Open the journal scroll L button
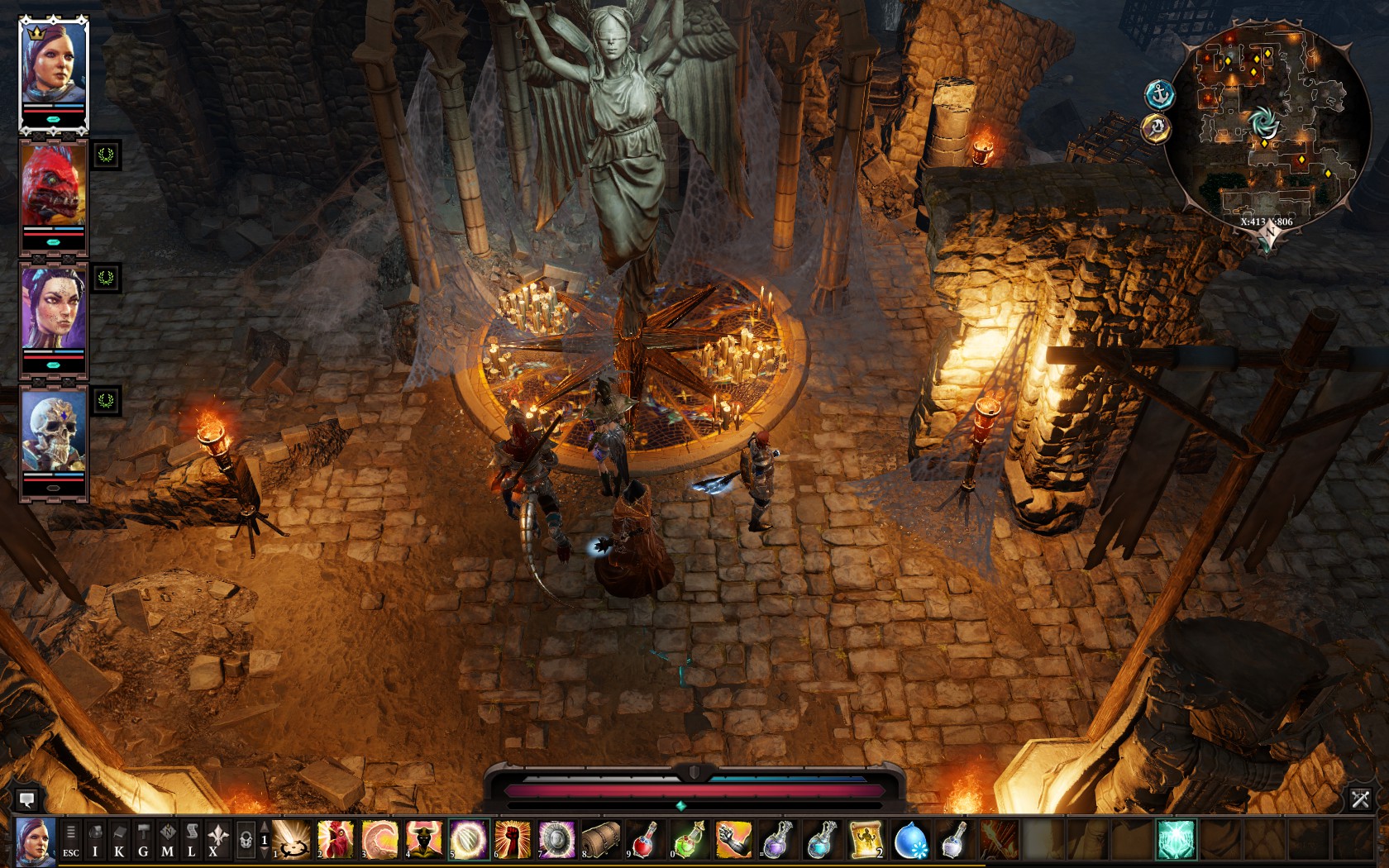 pyautogui.click(x=192, y=840)
